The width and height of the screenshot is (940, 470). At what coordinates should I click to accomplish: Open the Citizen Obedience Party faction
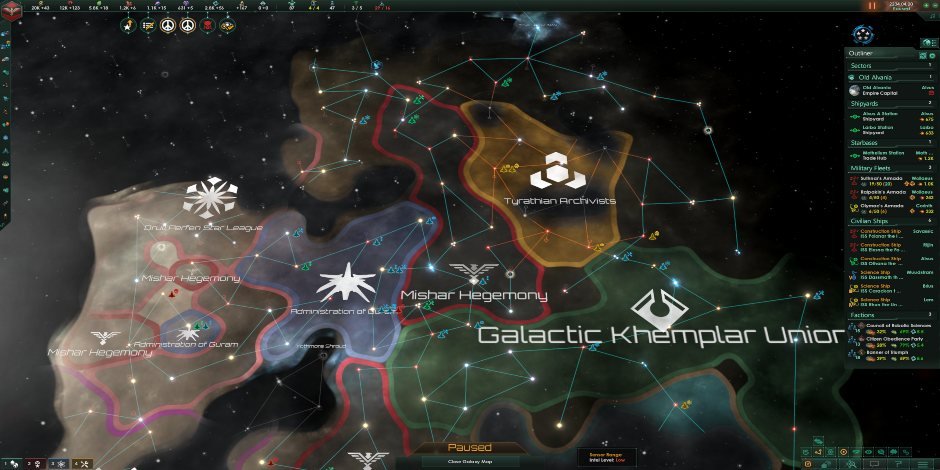pos(892,339)
